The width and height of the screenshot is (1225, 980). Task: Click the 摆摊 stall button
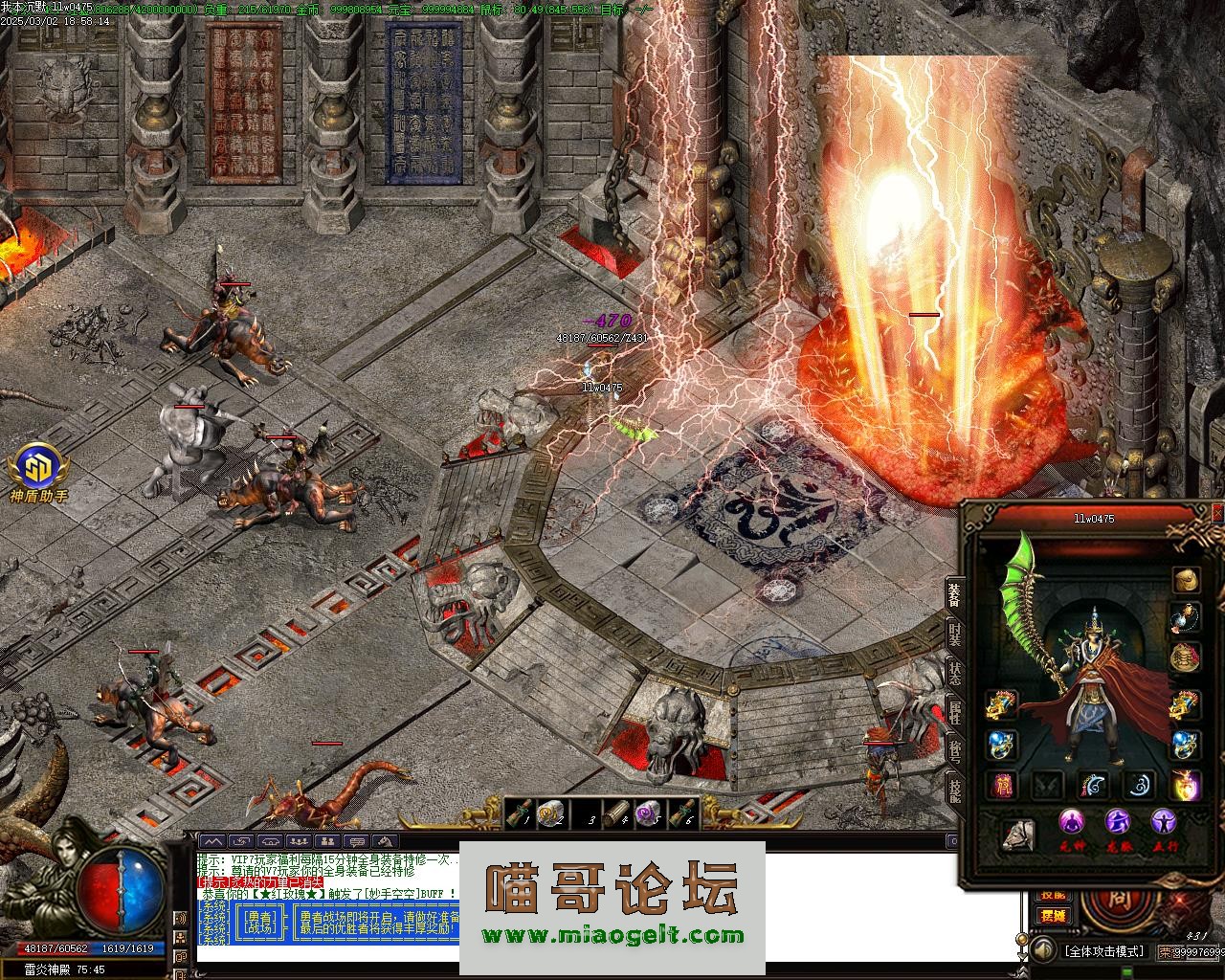(1053, 915)
